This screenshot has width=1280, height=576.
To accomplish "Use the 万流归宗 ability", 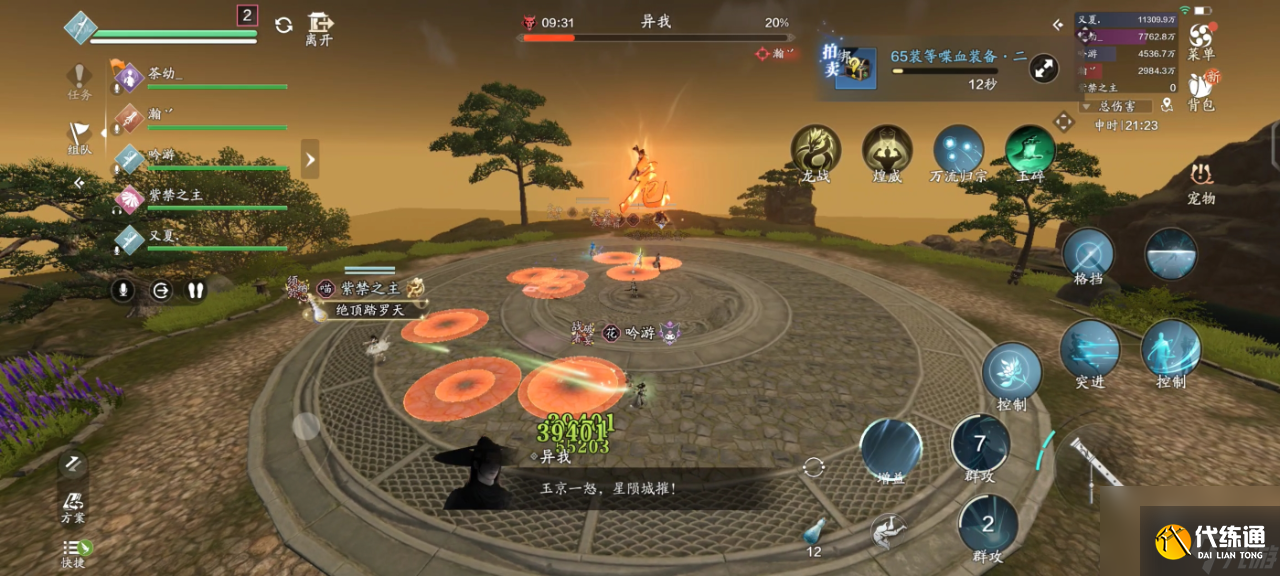I will pyautogui.click(x=958, y=150).
